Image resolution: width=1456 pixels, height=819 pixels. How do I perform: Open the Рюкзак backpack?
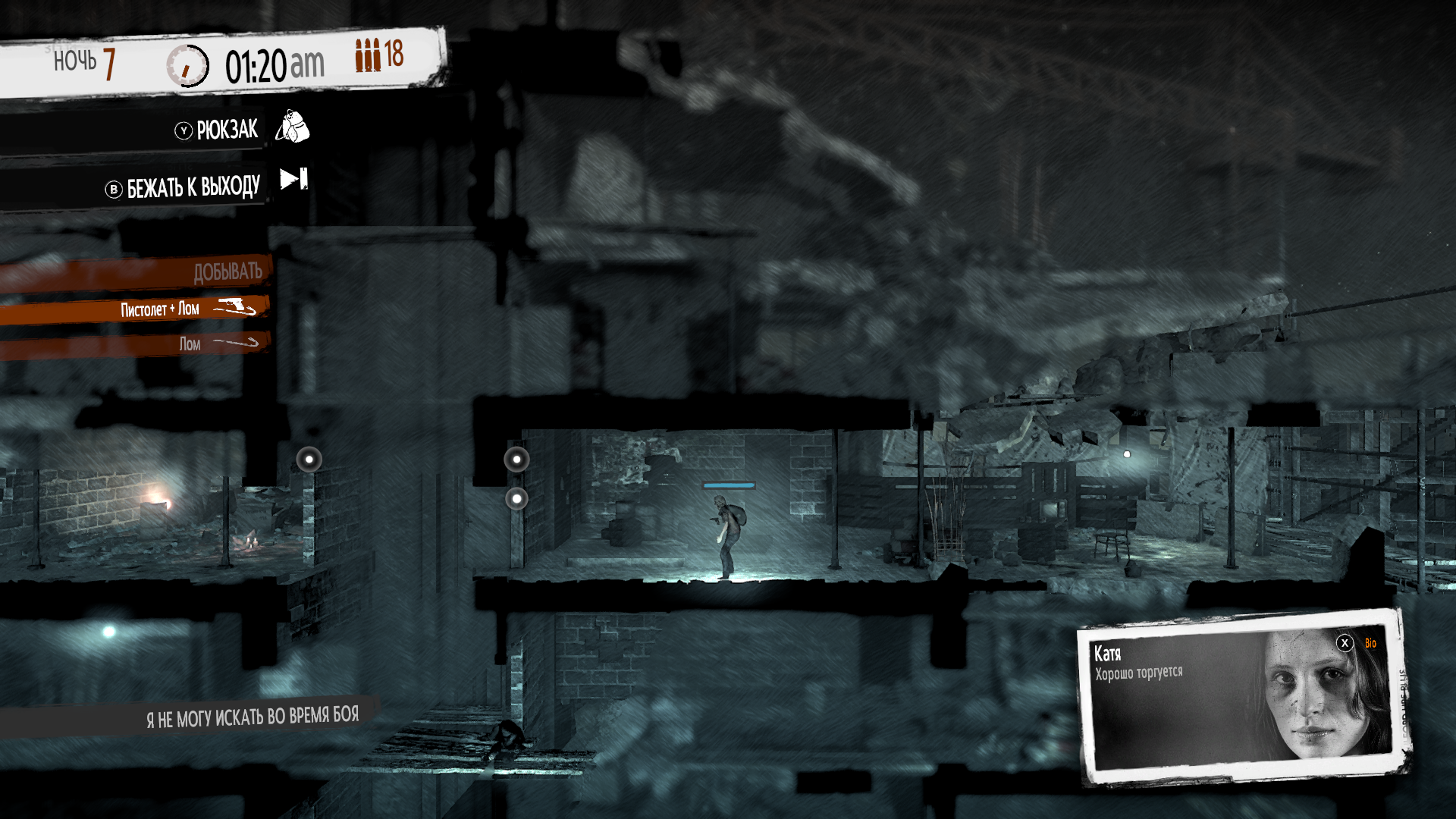tap(227, 130)
